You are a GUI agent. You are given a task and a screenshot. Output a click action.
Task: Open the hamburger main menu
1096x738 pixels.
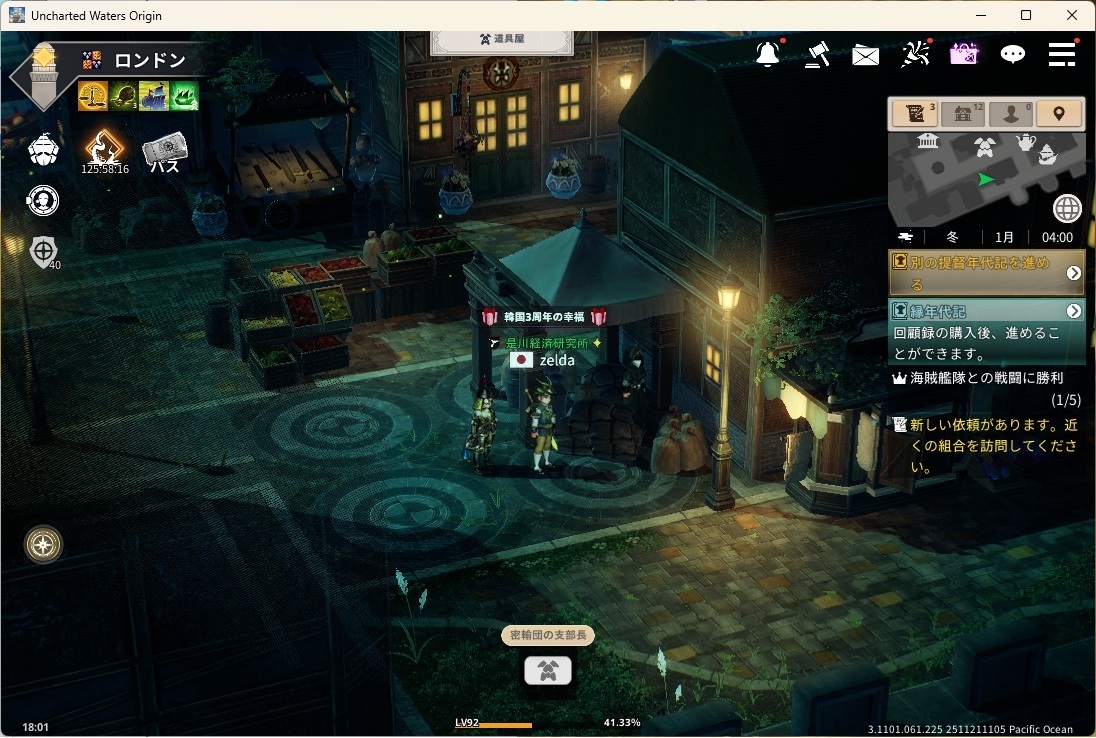[1062, 55]
